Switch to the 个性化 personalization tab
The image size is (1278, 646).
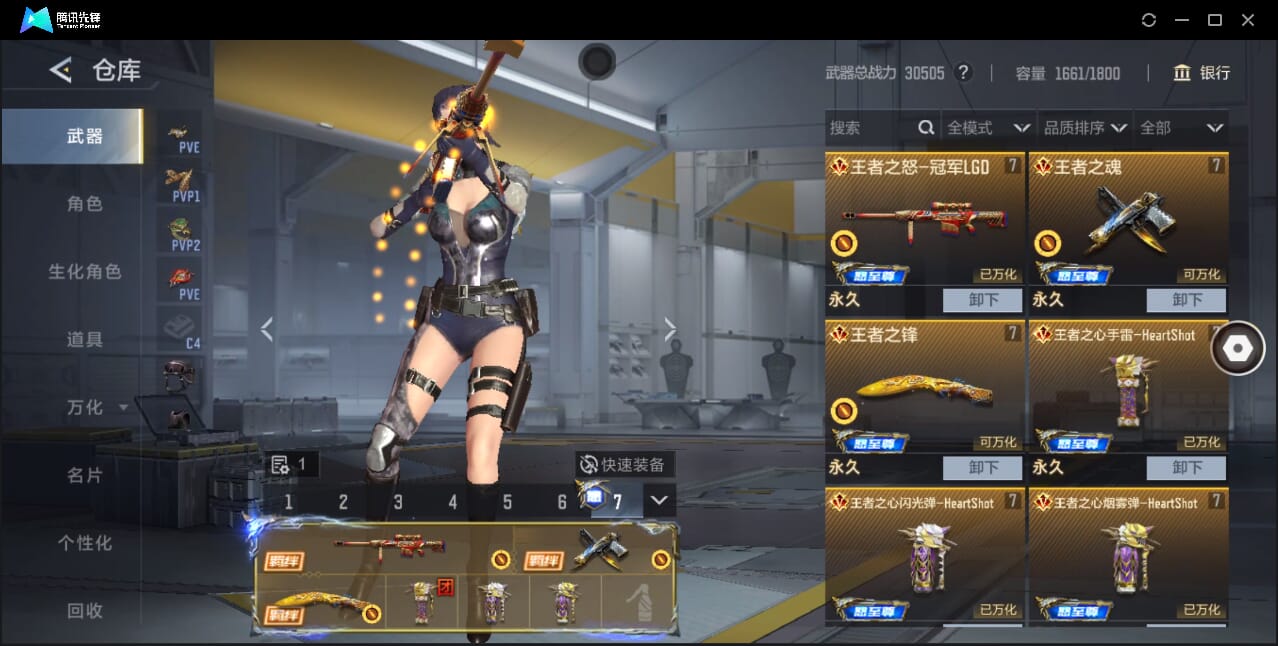coord(85,543)
